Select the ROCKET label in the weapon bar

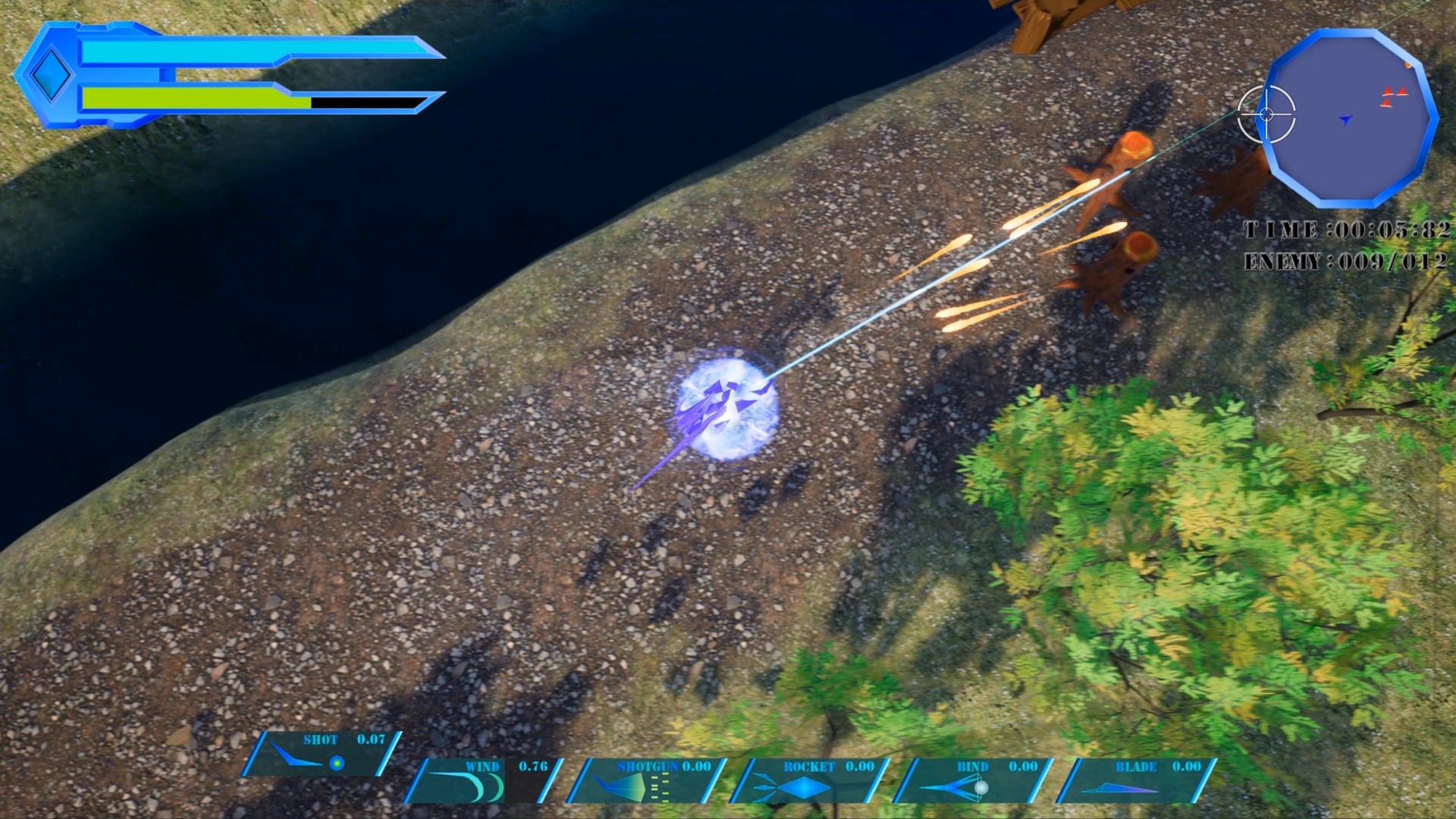809,767
